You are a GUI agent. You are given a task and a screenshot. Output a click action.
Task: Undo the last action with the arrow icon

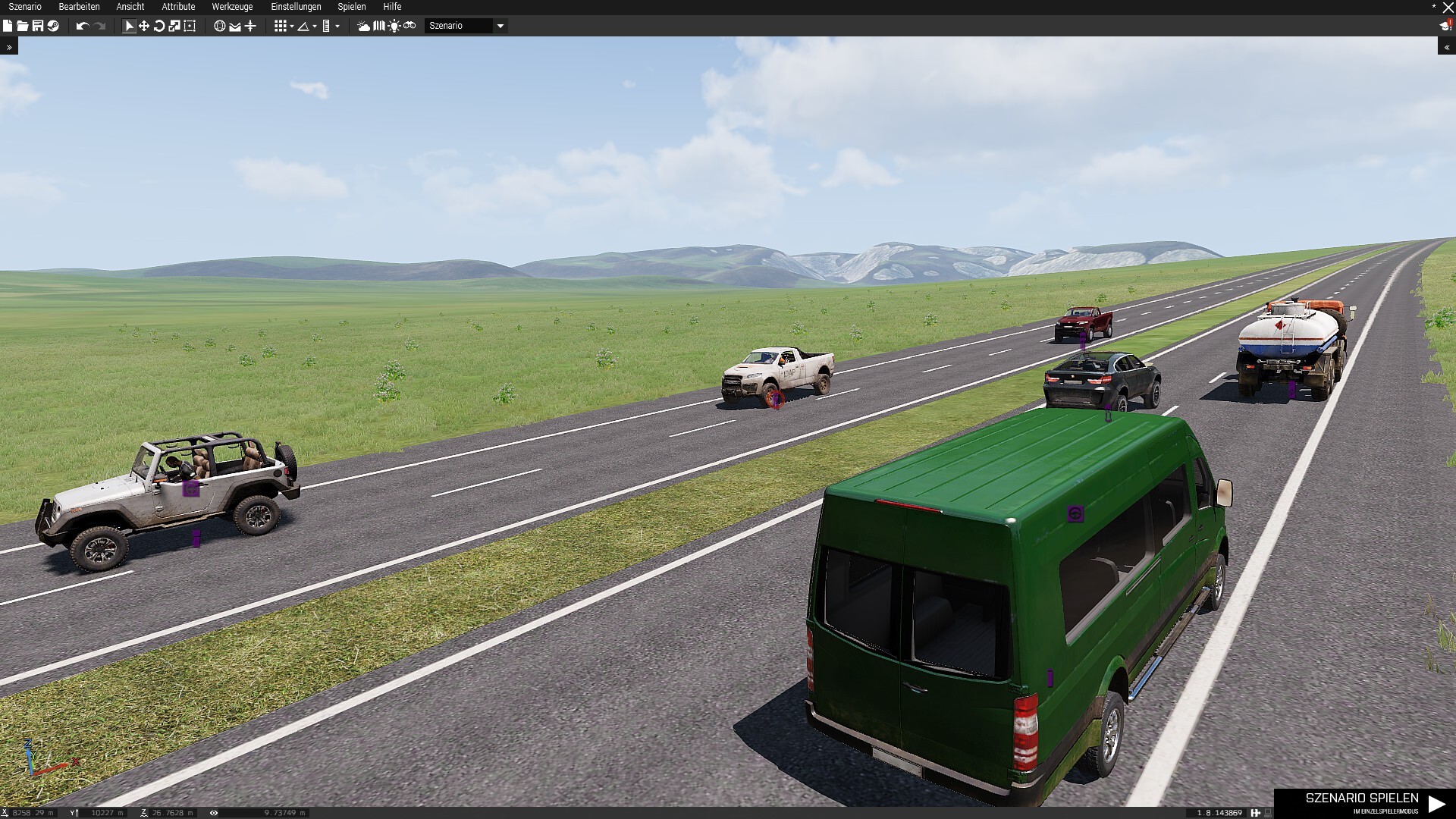pyautogui.click(x=82, y=26)
